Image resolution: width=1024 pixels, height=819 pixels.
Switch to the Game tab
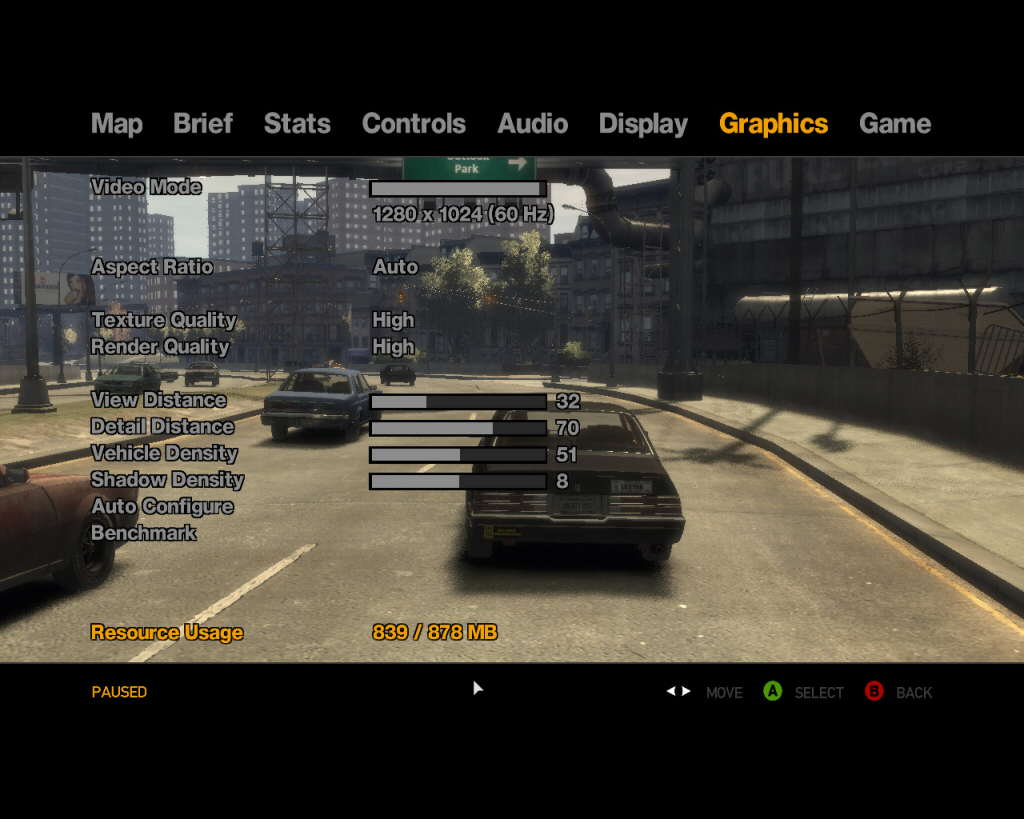coord(894,124)
